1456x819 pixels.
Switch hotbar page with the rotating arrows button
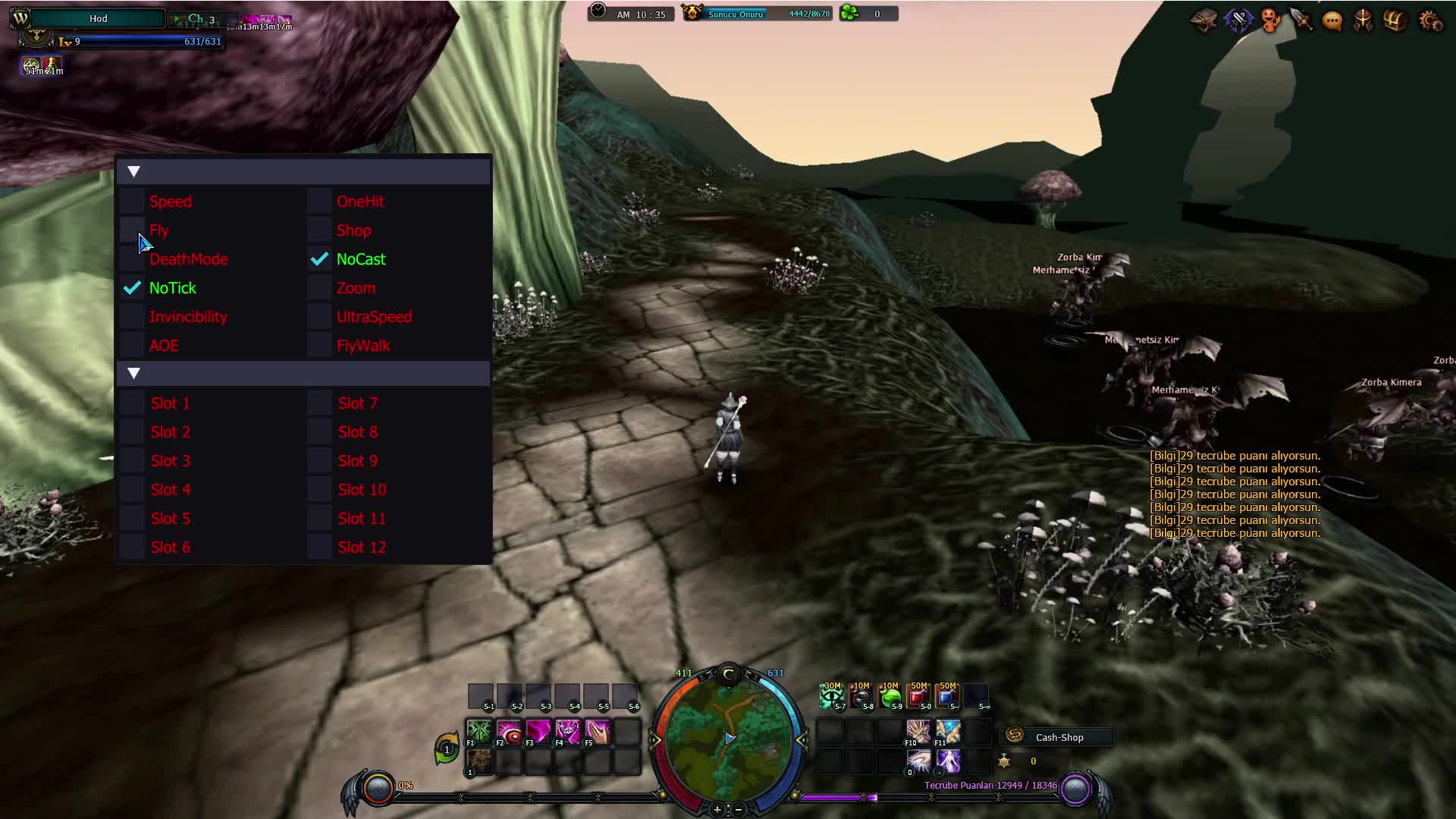pyautogui.click(x=447, y=748)
